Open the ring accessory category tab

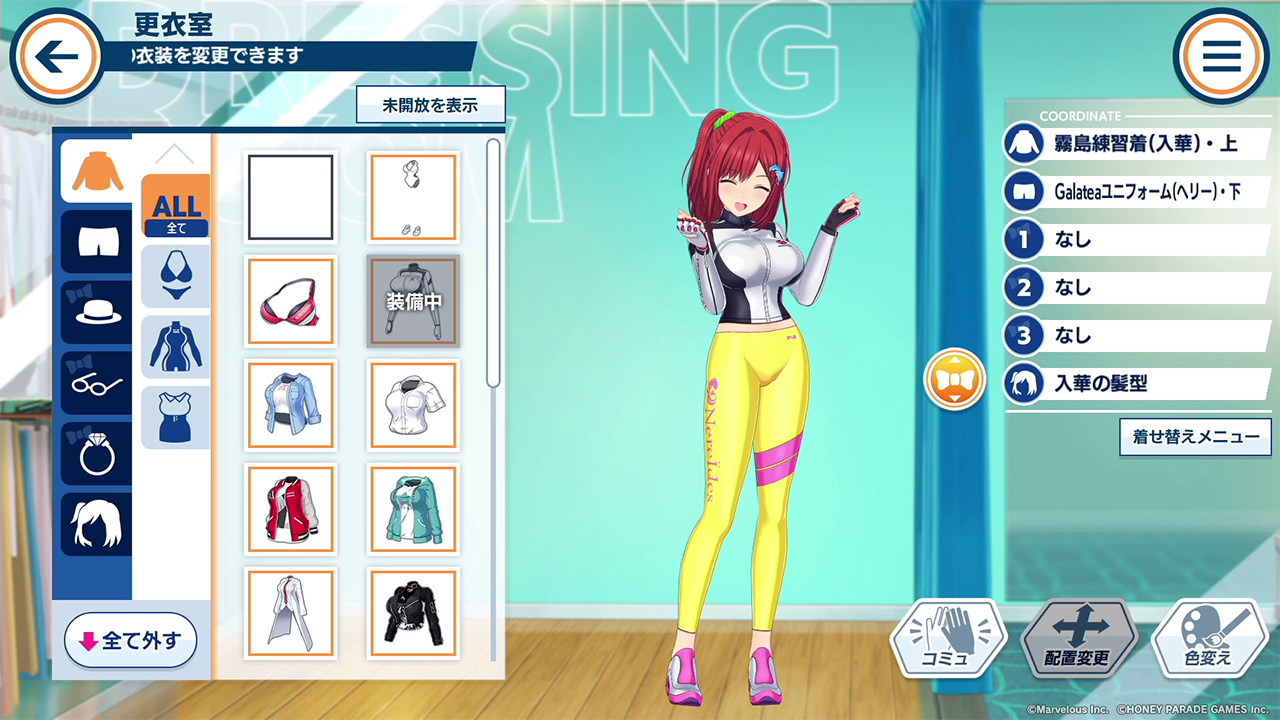coord(97,453)
